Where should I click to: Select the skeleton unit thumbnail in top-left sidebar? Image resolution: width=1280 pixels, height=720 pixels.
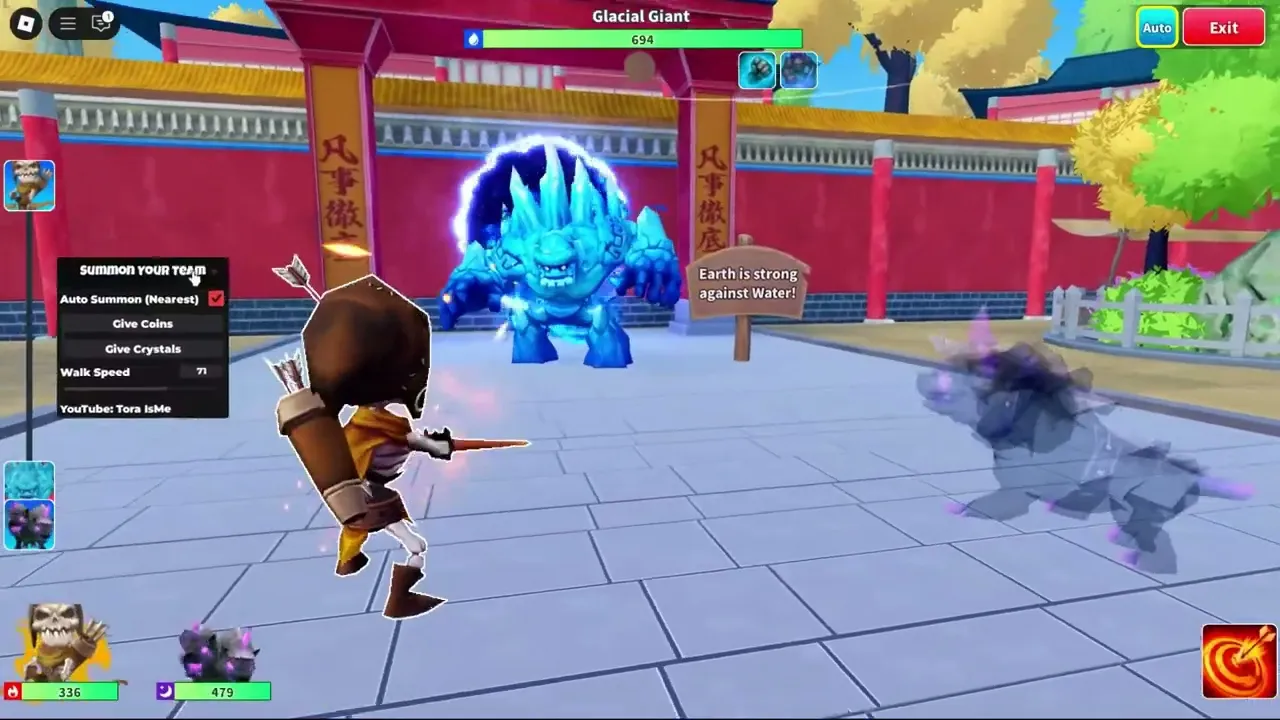(x=29, y=185)
